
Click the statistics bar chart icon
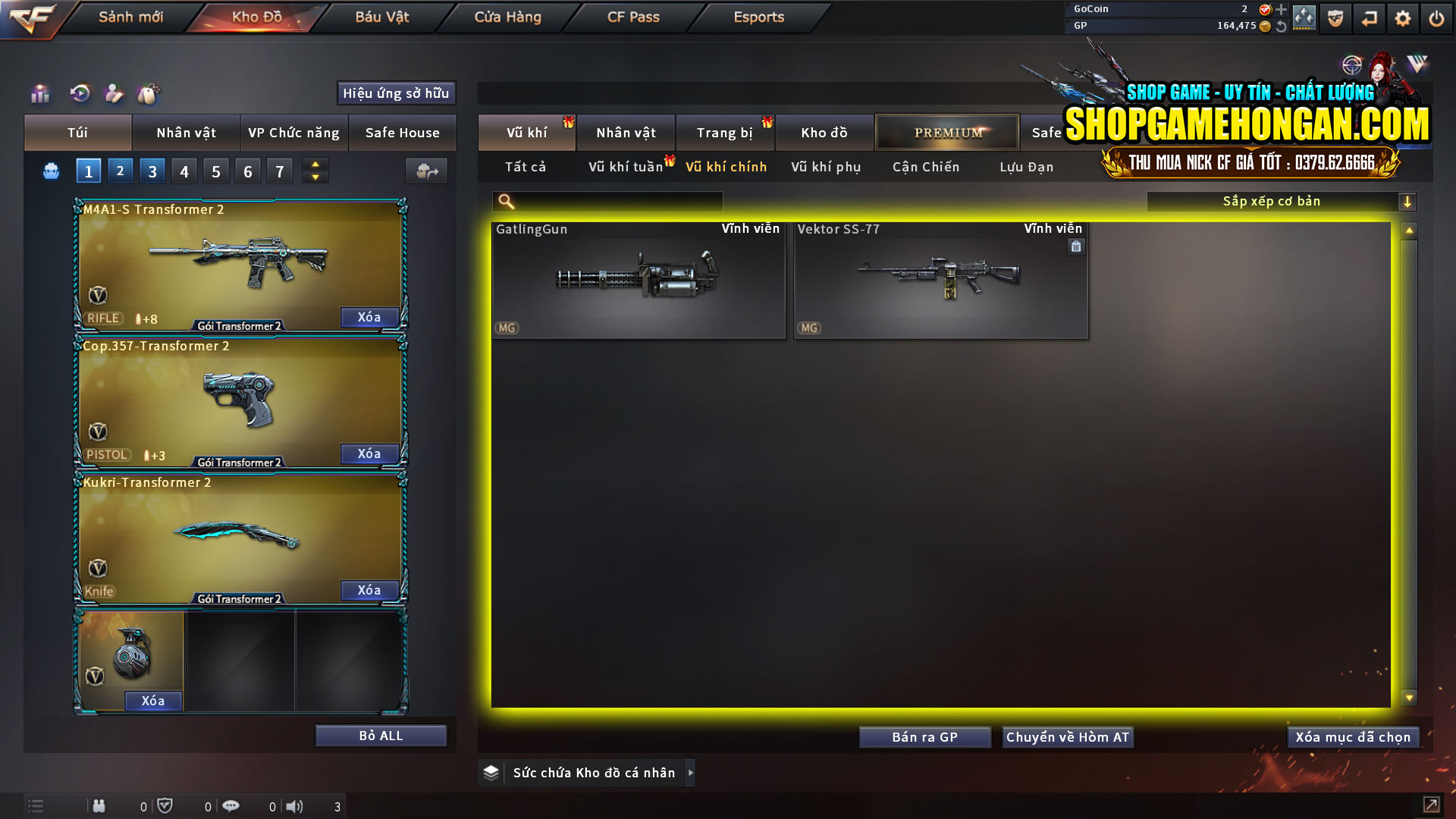[39, 93]
